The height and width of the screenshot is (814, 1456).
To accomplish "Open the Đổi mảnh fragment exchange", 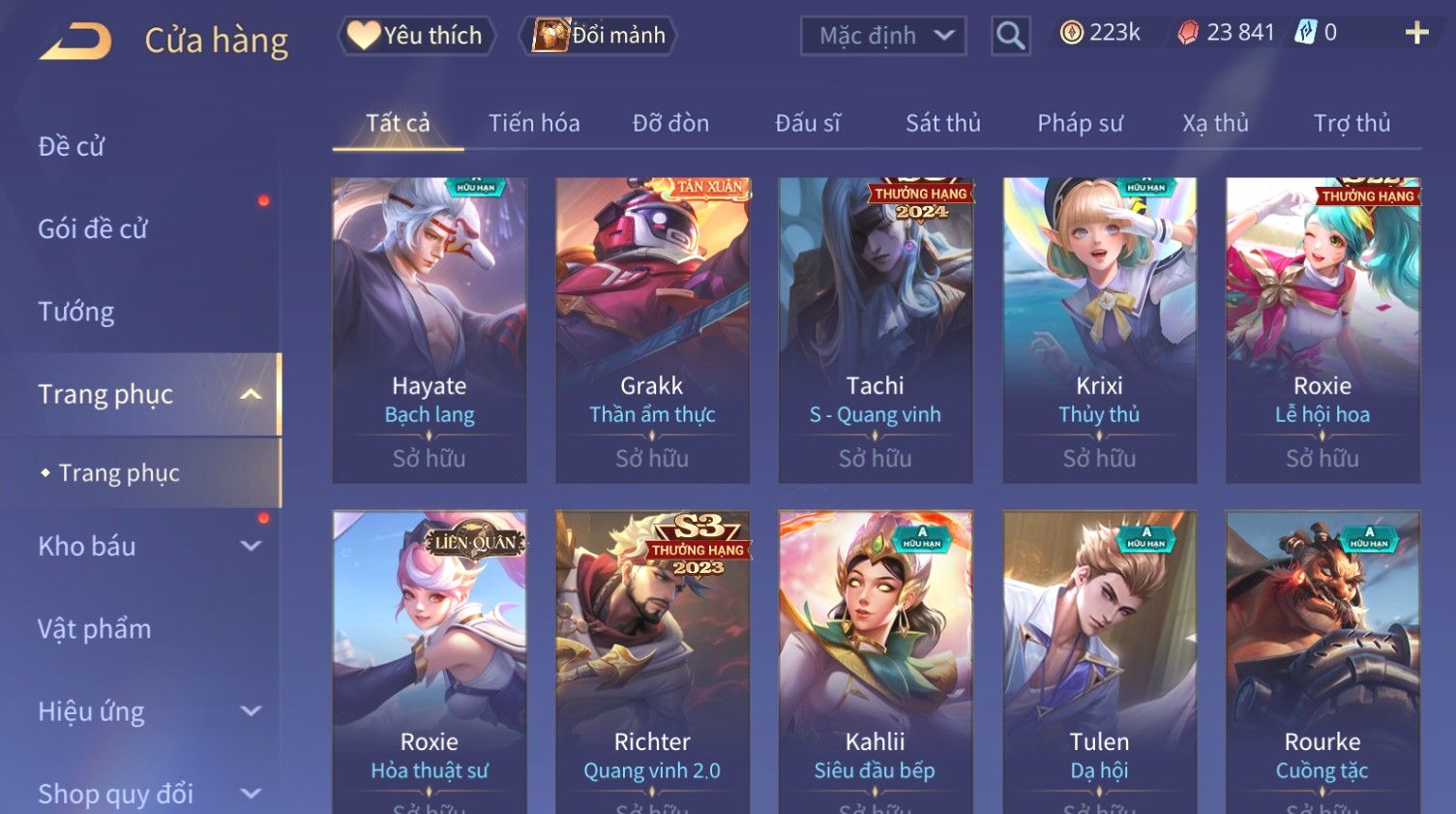I will click(x=599, y=36).
